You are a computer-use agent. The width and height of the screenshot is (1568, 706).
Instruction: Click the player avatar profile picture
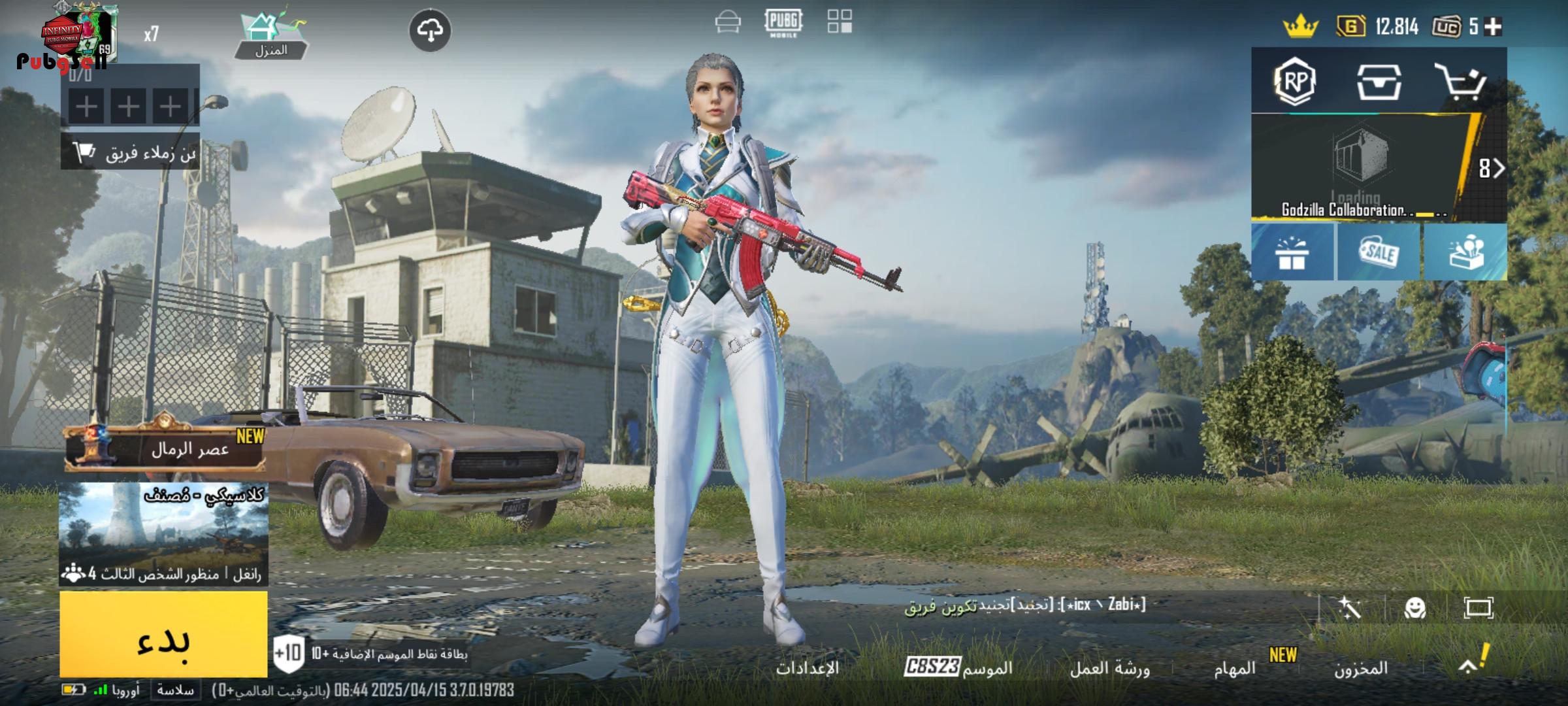tap(78, 34)
